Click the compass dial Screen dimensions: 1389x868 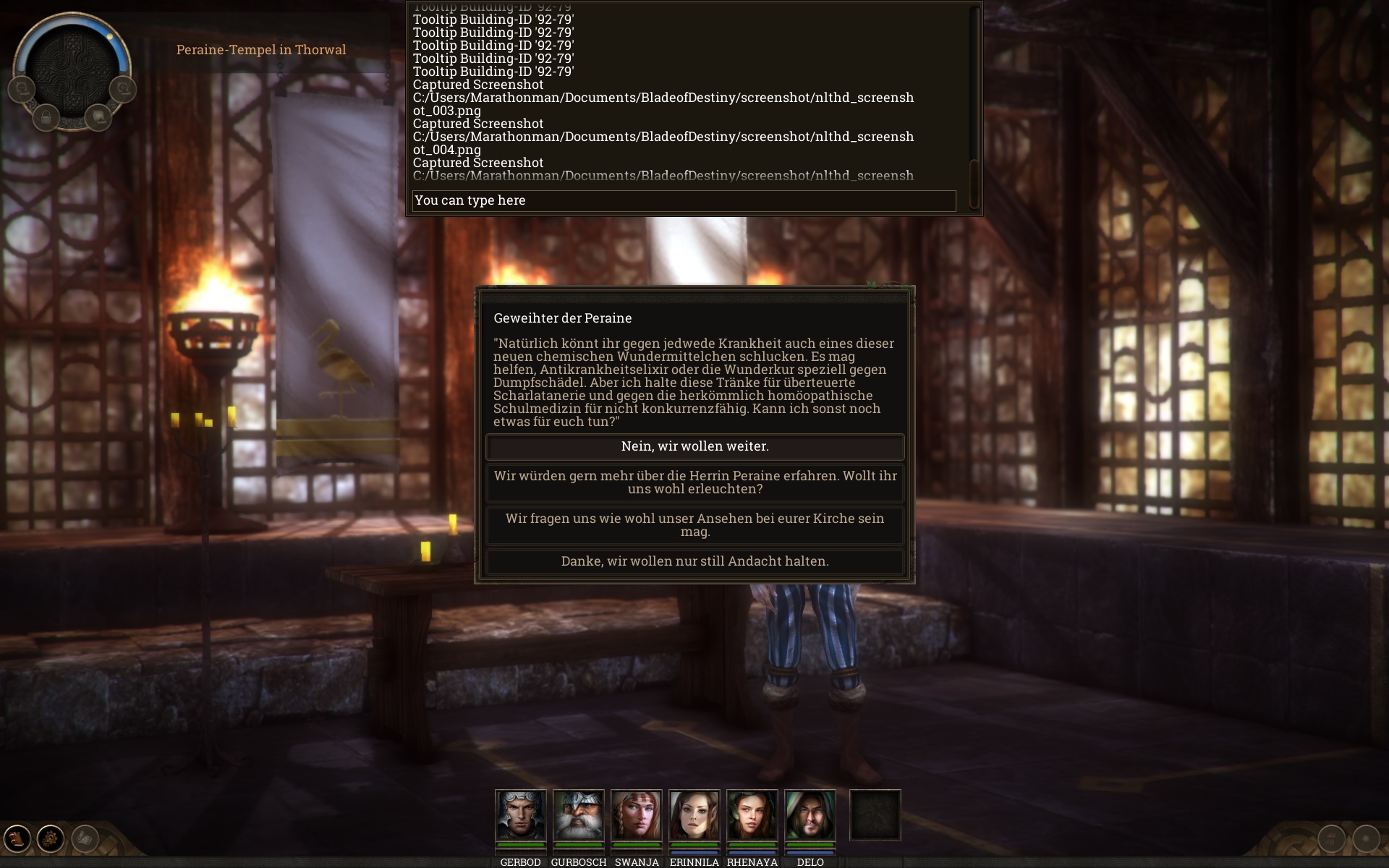[72, 69]
